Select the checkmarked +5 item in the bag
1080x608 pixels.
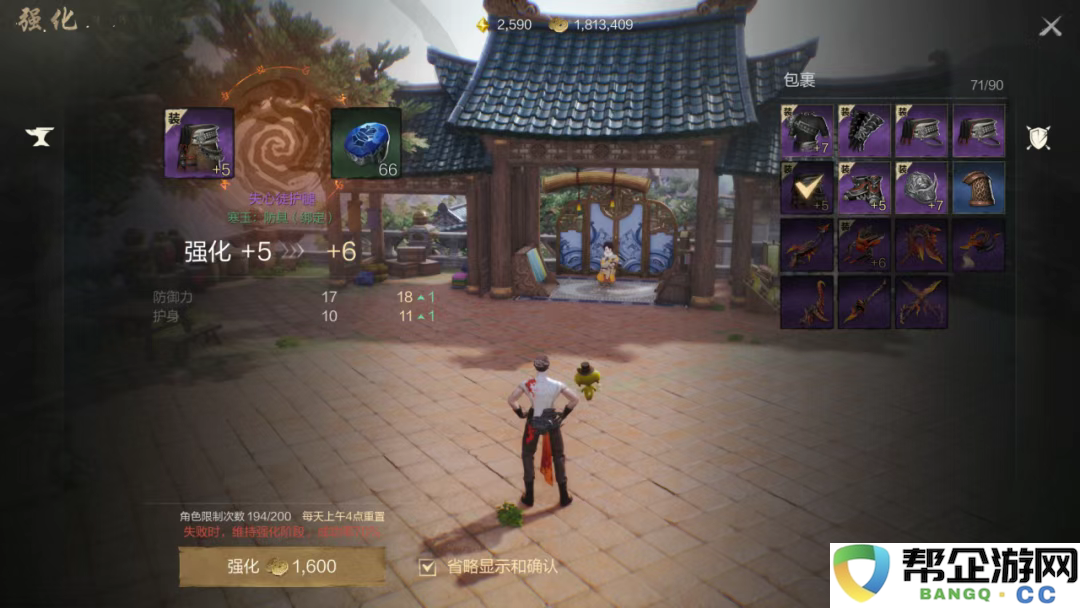click(x=806, y=188)
